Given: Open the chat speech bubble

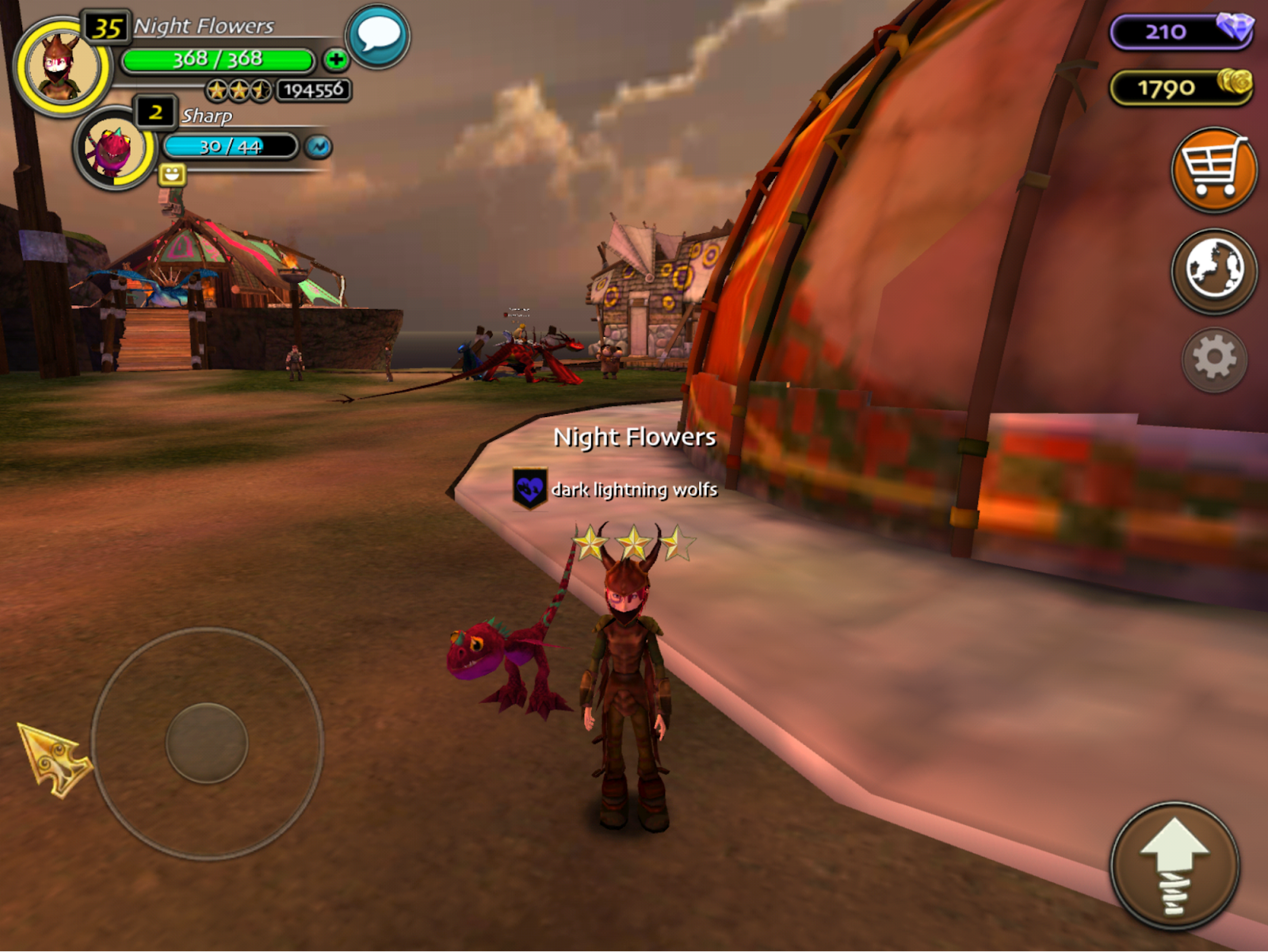Looking at the screenshot, I should point(378,36).
